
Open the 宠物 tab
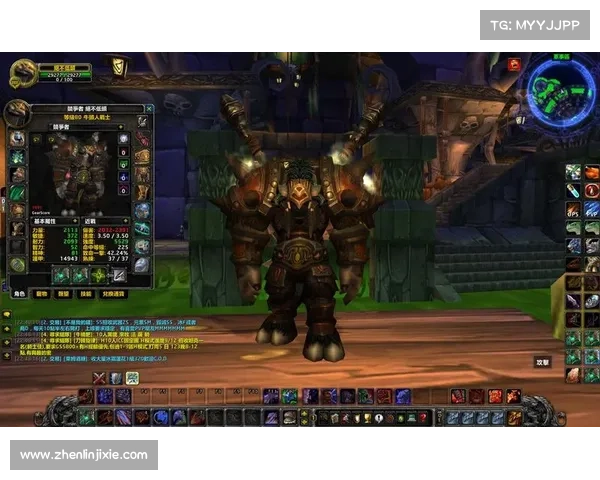click(42, 294)
